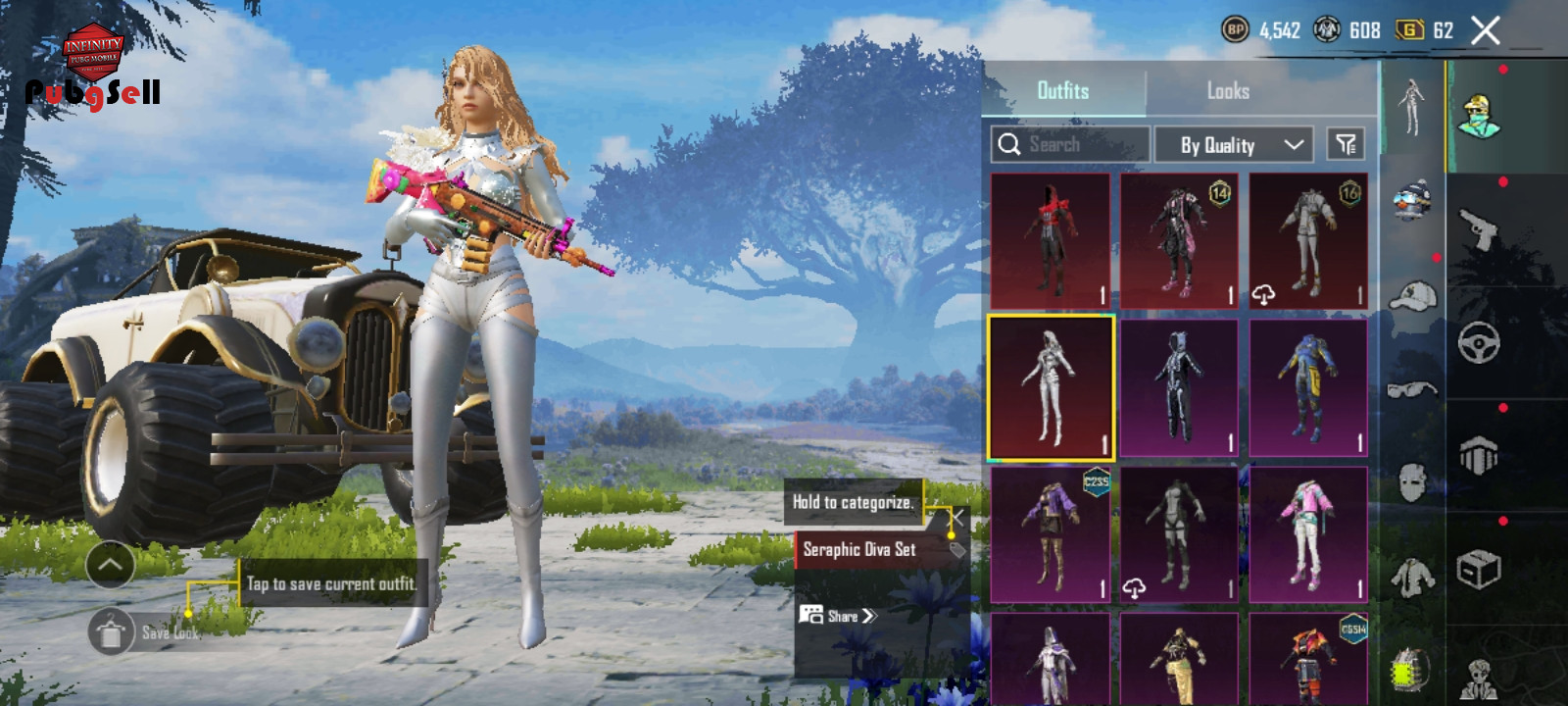
Task: Expand the up-arrow panel button
Action: (110, 565)
